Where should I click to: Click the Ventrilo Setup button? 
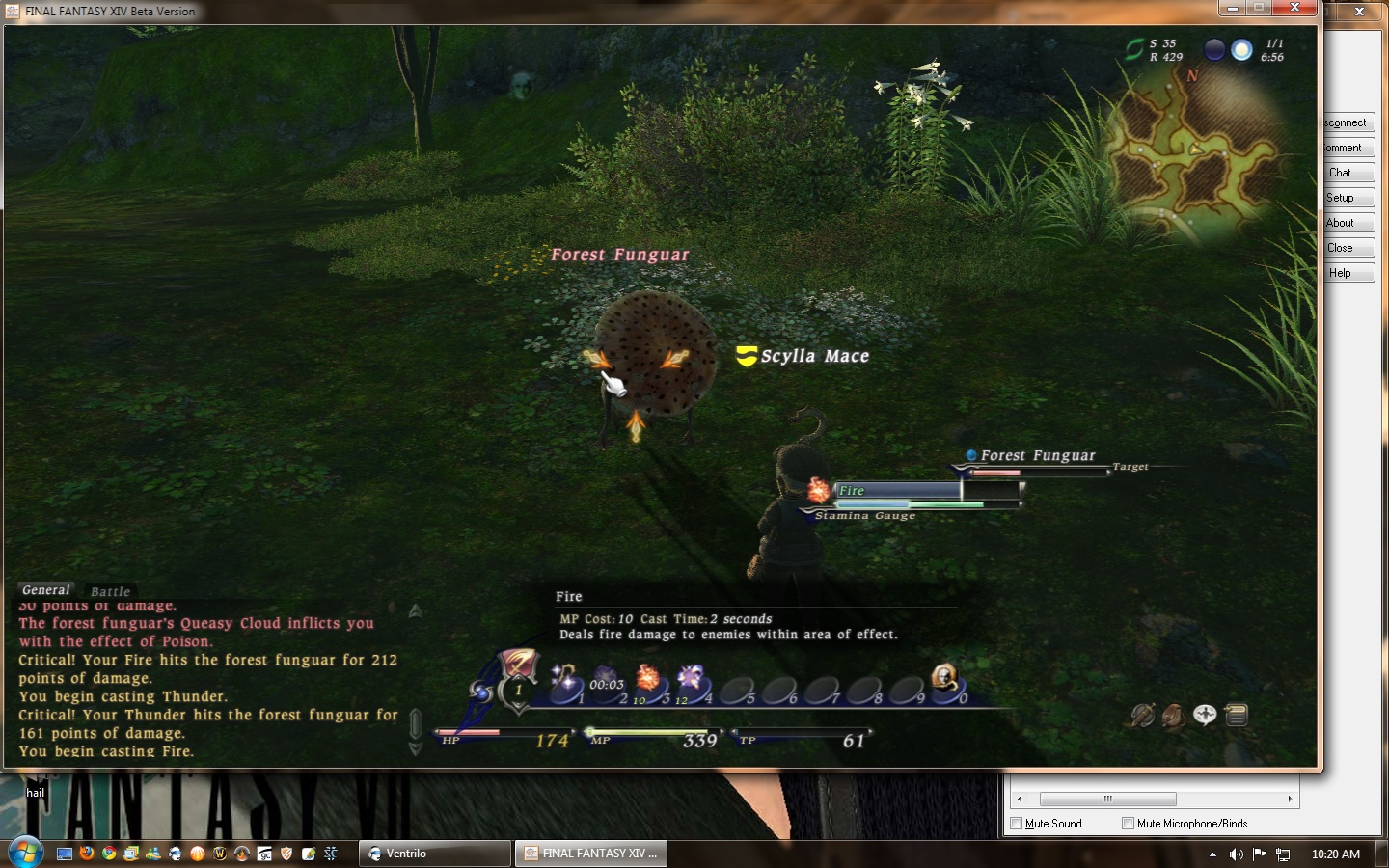coord(1348,198)
